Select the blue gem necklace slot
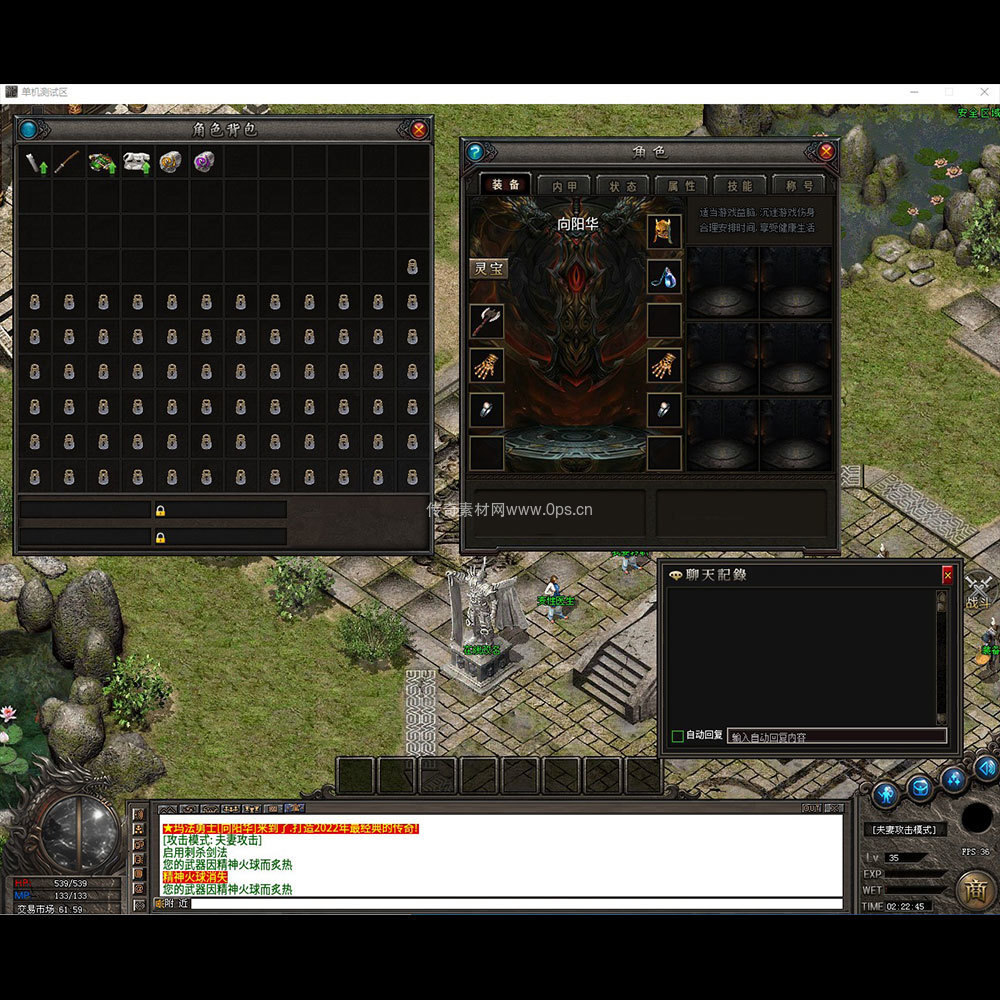This screenshot has height=1000, width=1000. [x=664, y=276]
